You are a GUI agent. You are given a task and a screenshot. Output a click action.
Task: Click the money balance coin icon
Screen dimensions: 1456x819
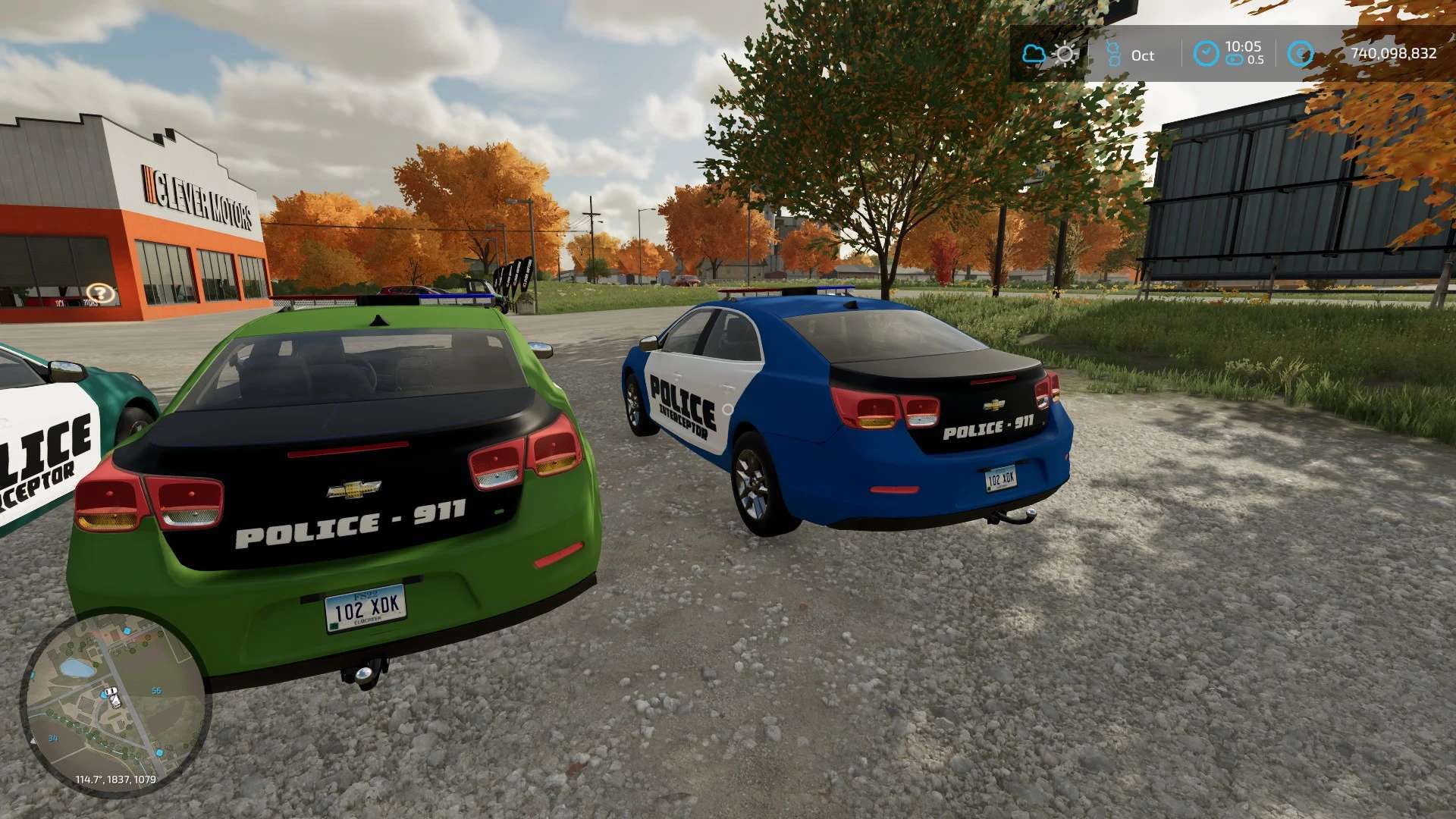pos(1301,53)
